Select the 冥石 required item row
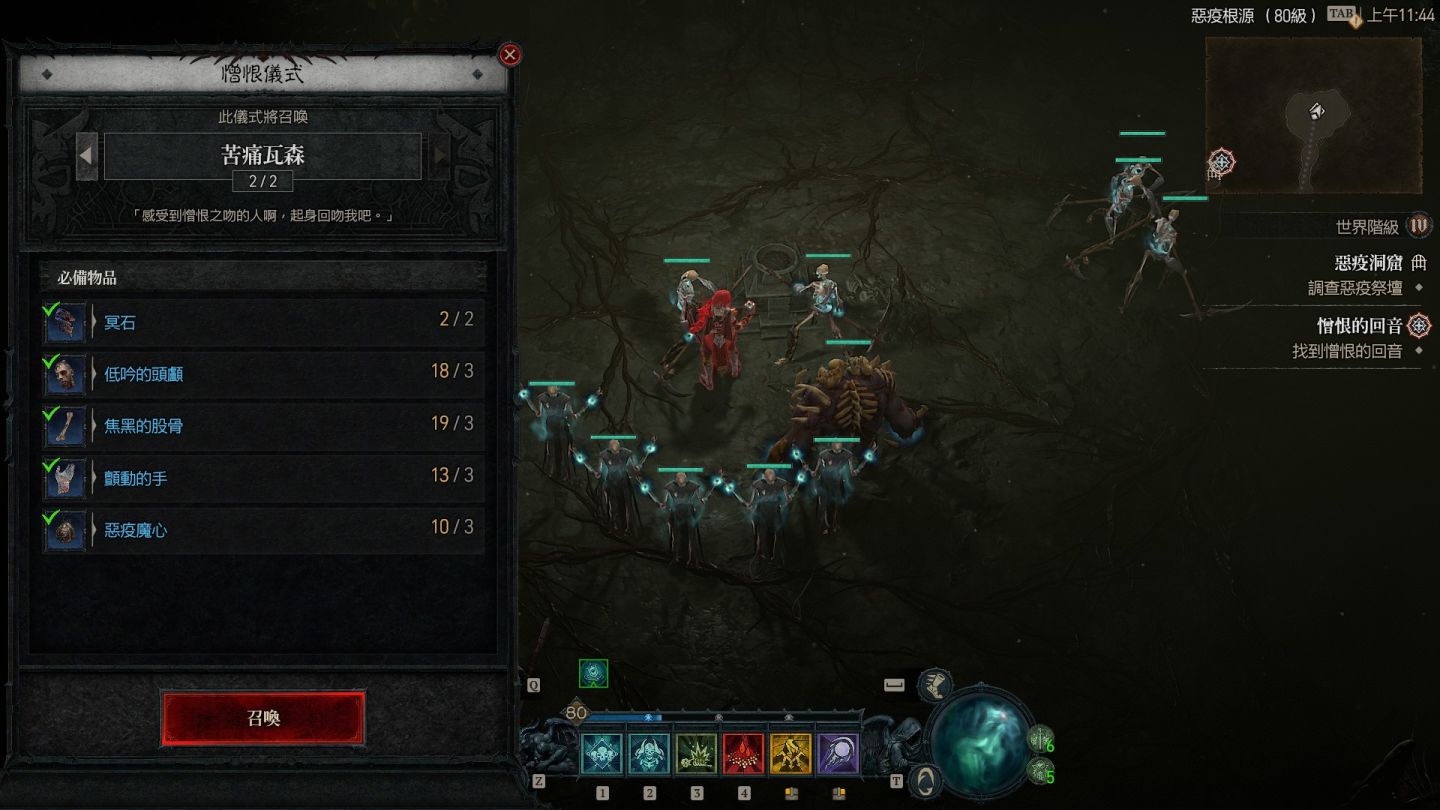 [x=263, y=322]
